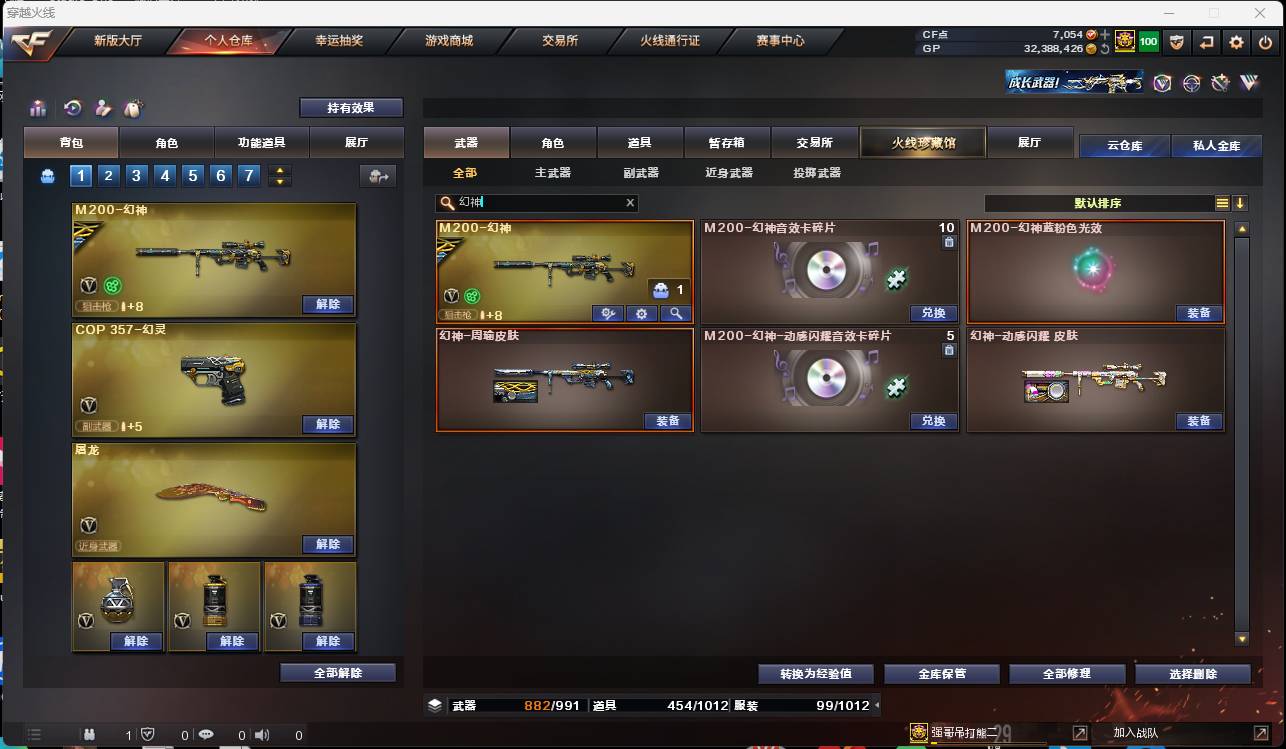The width and height of the screenshot is (1286, 749).
Task: Open the settings gear in the top-right toolbar
Action: (1237, 42)
